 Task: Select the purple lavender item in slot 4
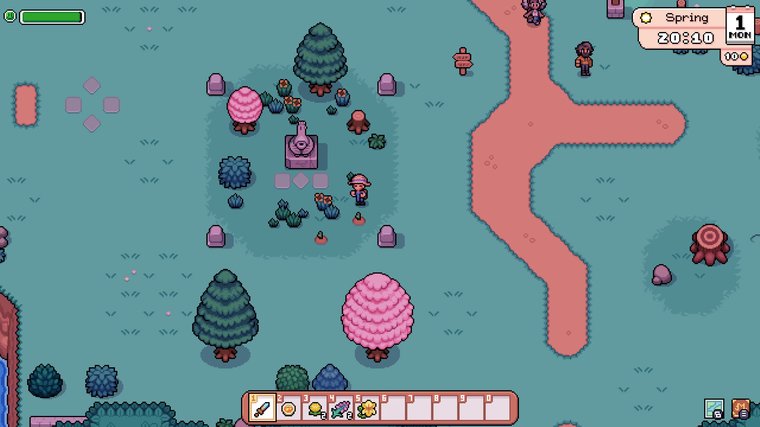341,408
